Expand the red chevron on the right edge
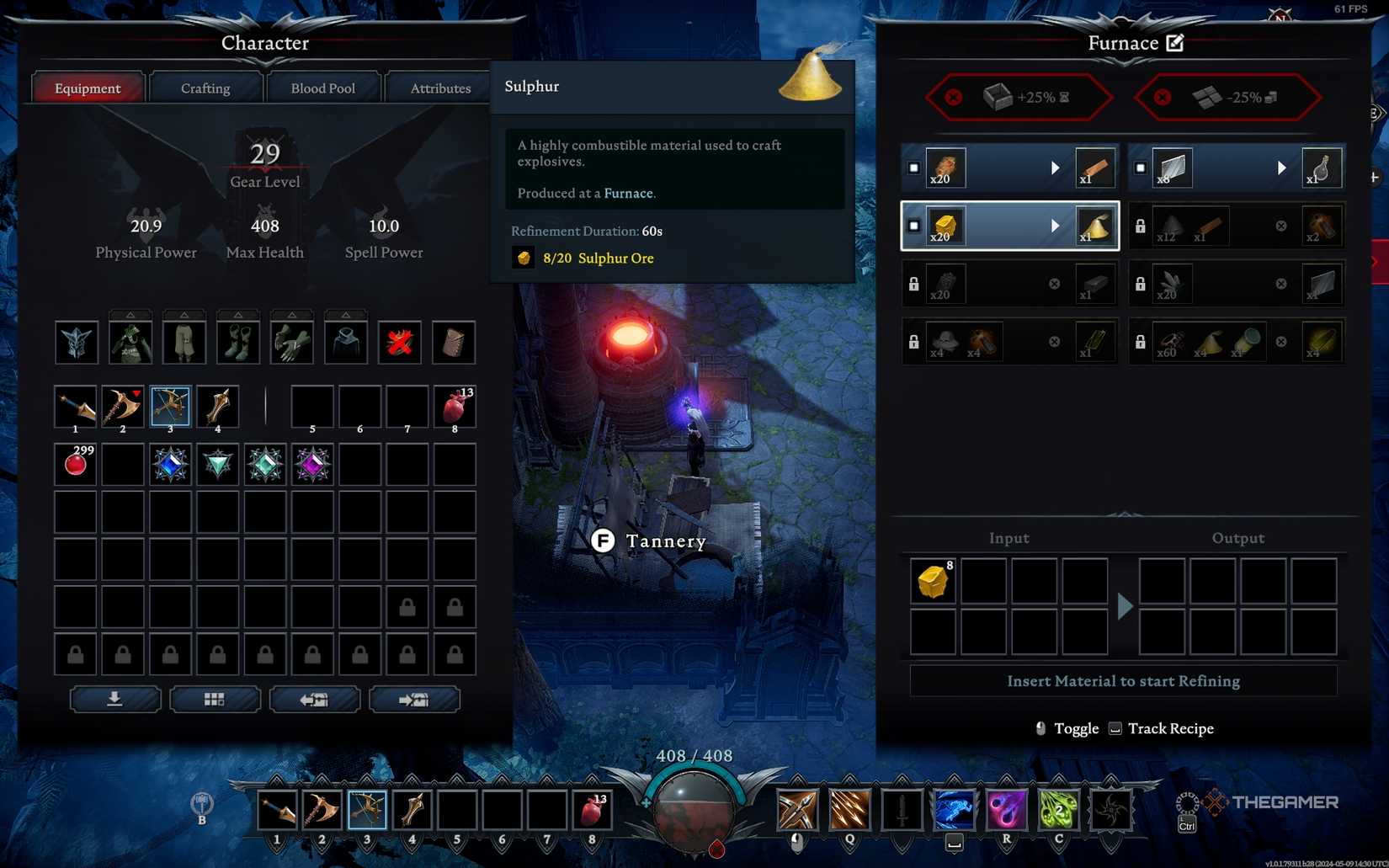The height and width of the screenshot is (868, 1389). [x=1374, y=262]
